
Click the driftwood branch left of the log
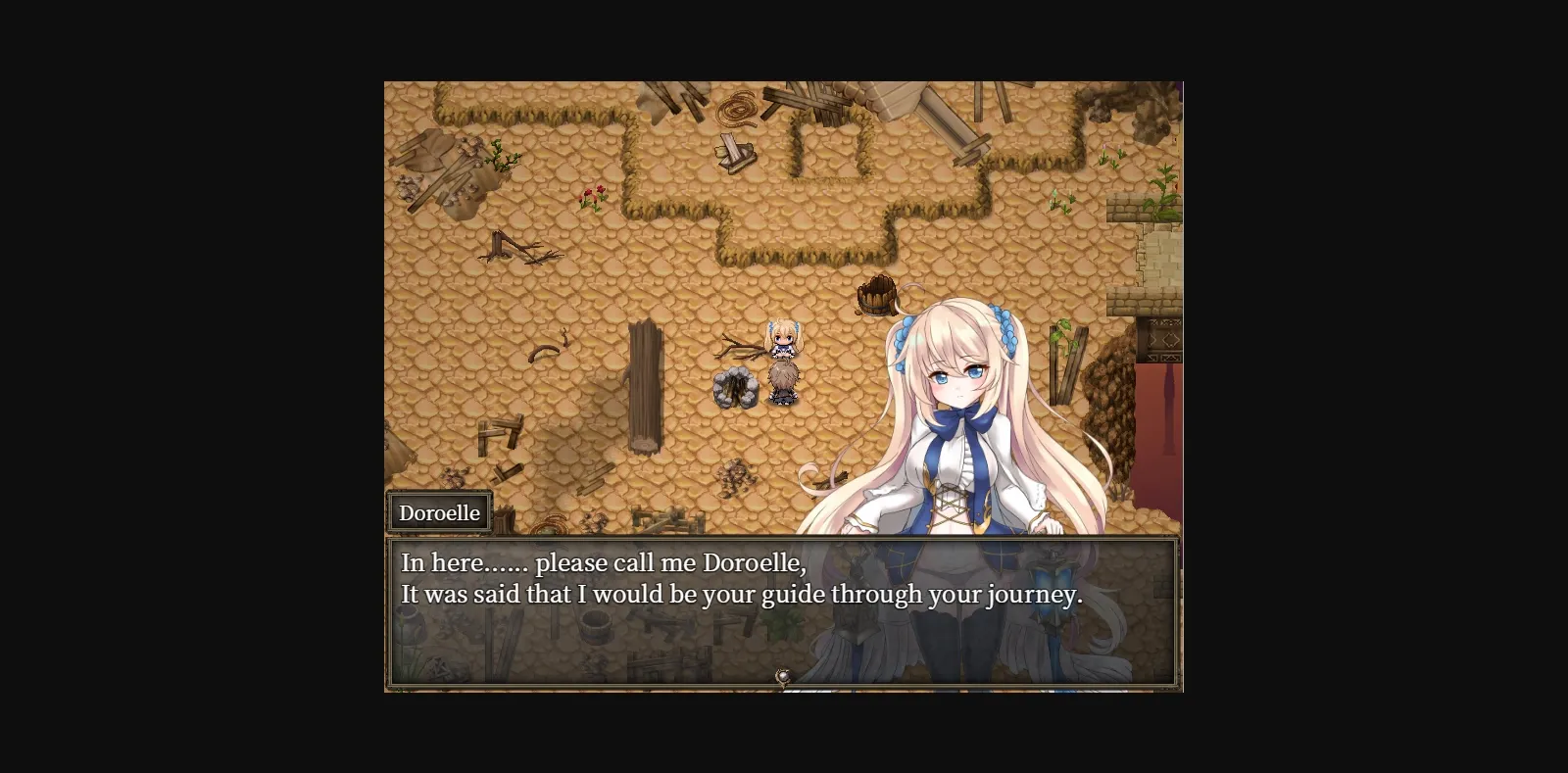[x=514, y=248]
